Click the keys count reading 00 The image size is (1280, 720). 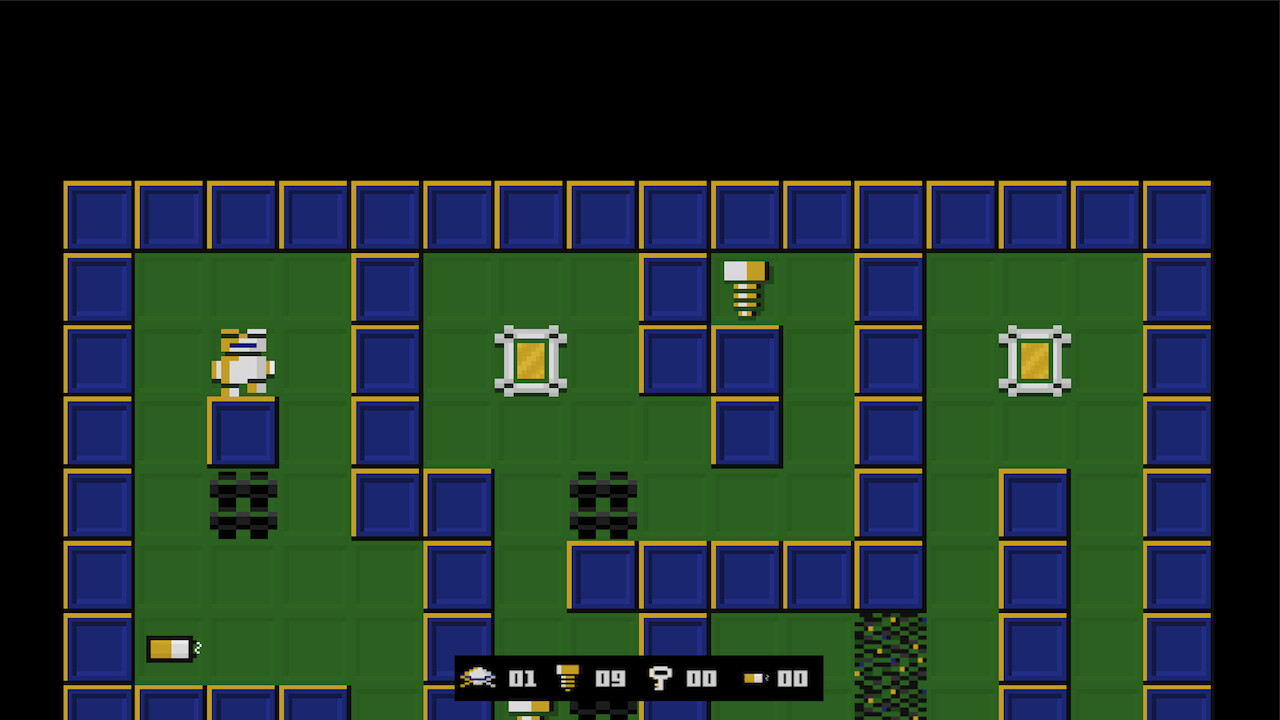click(703, 678)
